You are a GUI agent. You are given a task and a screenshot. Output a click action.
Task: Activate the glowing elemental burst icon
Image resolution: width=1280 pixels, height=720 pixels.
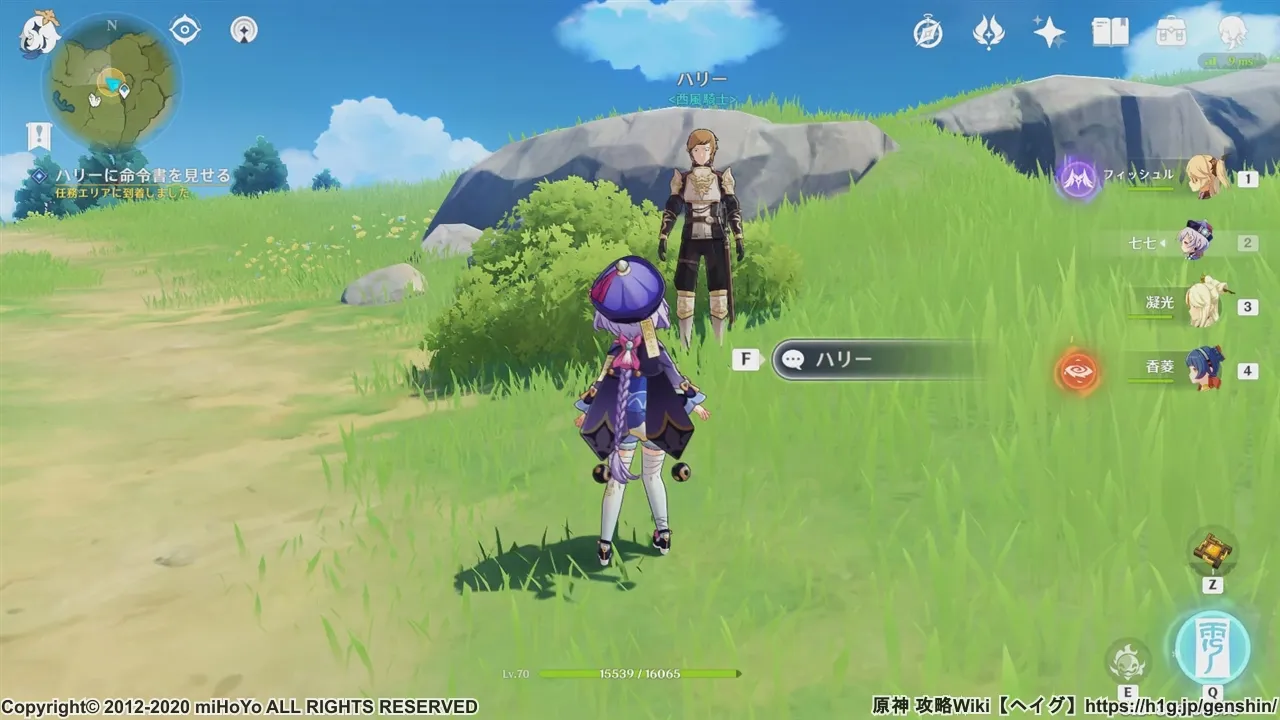tap(1212, 647)
